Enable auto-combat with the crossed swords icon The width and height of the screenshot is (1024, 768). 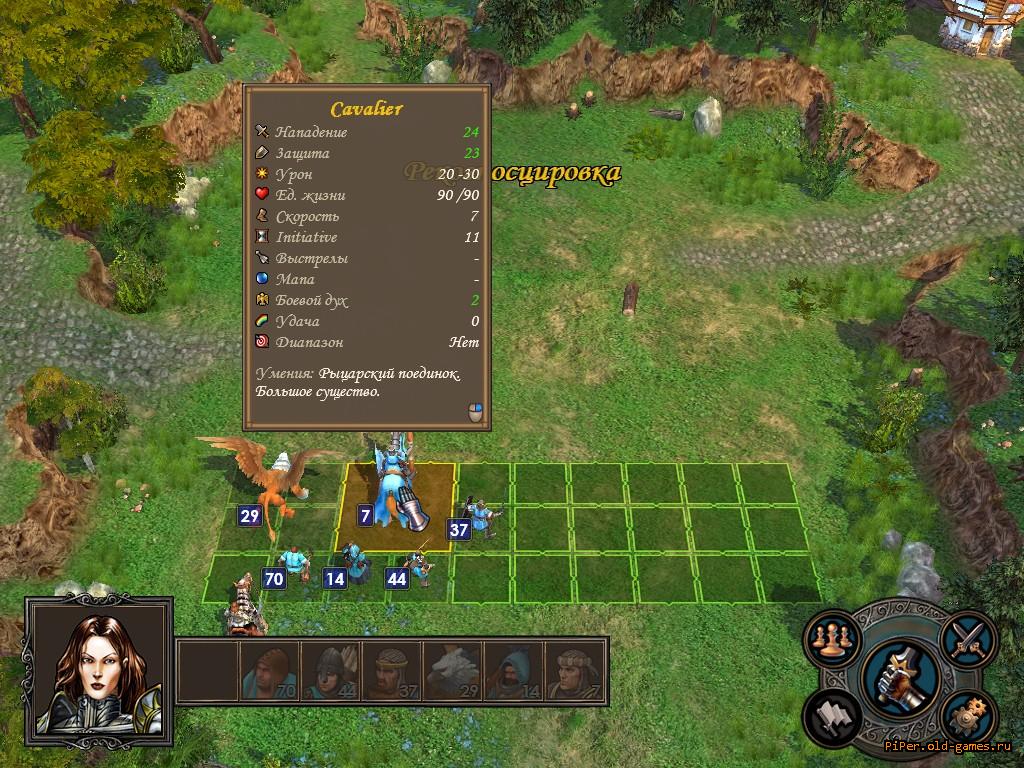click(969, 636)
